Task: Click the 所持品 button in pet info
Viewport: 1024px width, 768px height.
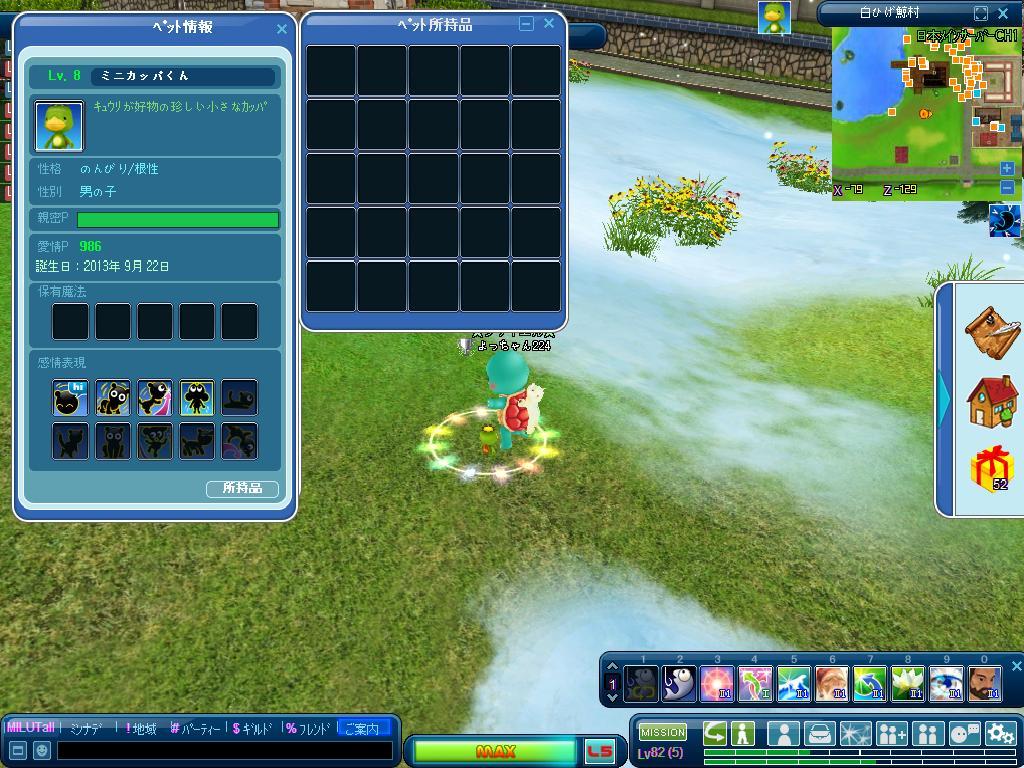Action: 242,489
